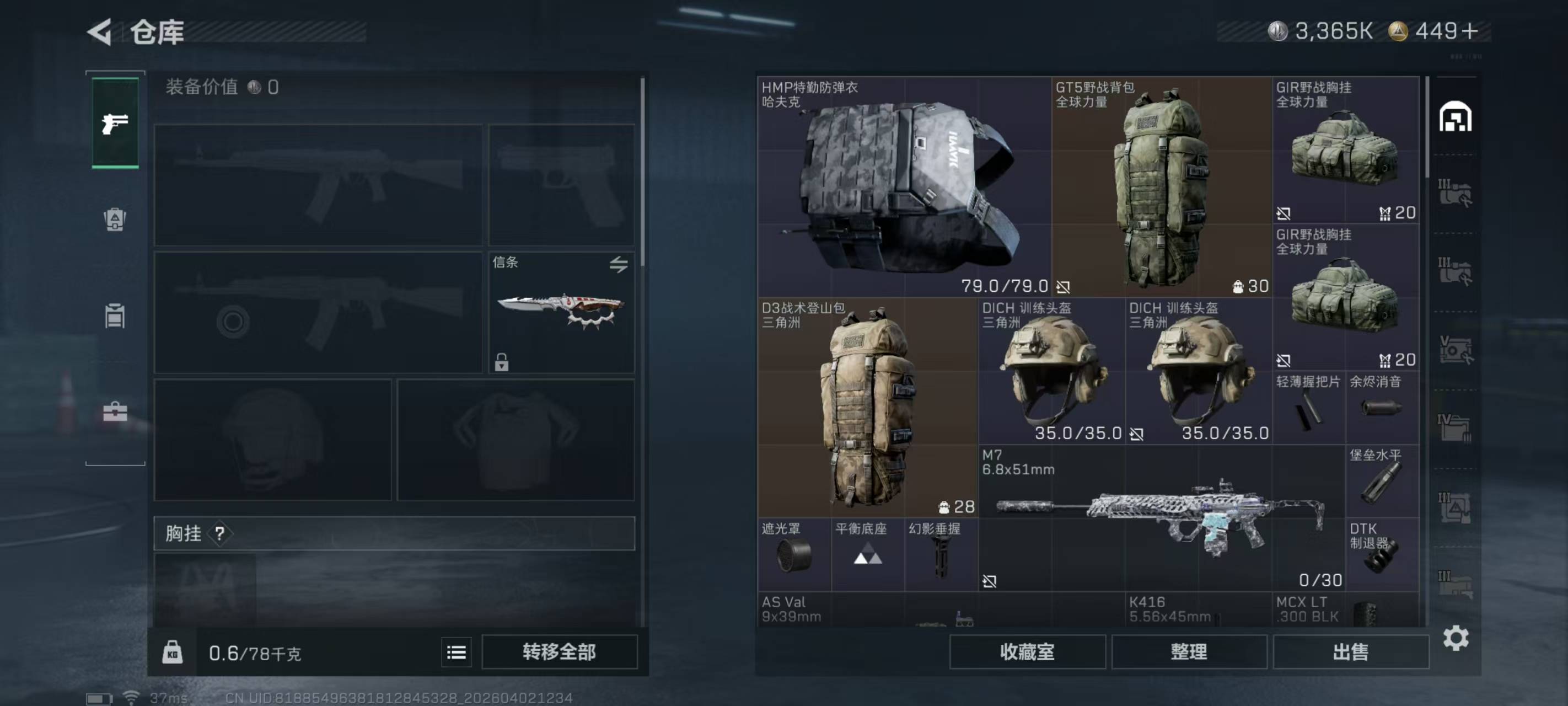
Task: Select the 余烬消音 suppressor item
Action: click(x=1382, y=408)
